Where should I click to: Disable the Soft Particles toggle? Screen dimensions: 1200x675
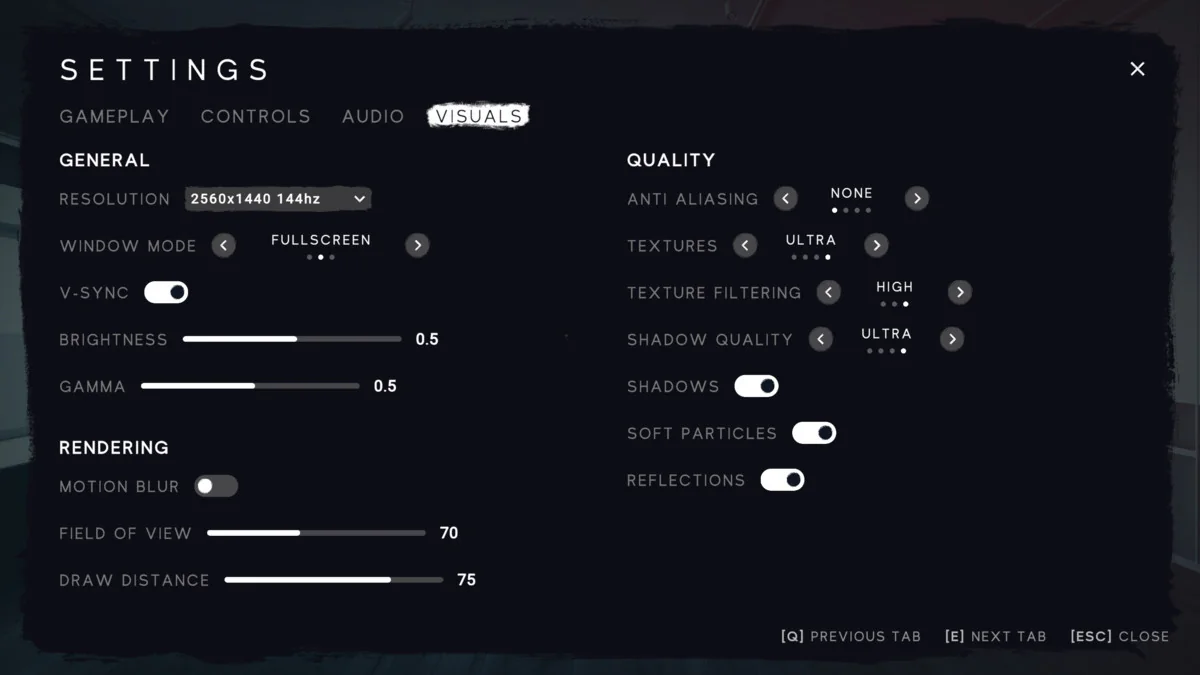(x=814, y=433)
